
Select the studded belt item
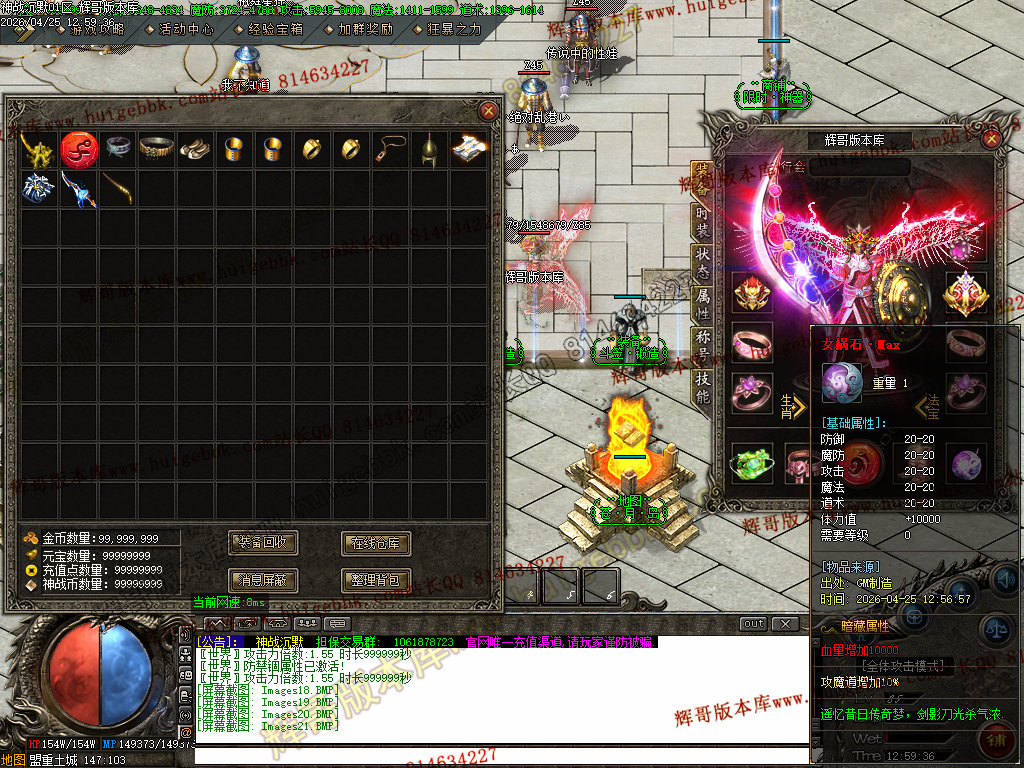(x=155, y=149)
